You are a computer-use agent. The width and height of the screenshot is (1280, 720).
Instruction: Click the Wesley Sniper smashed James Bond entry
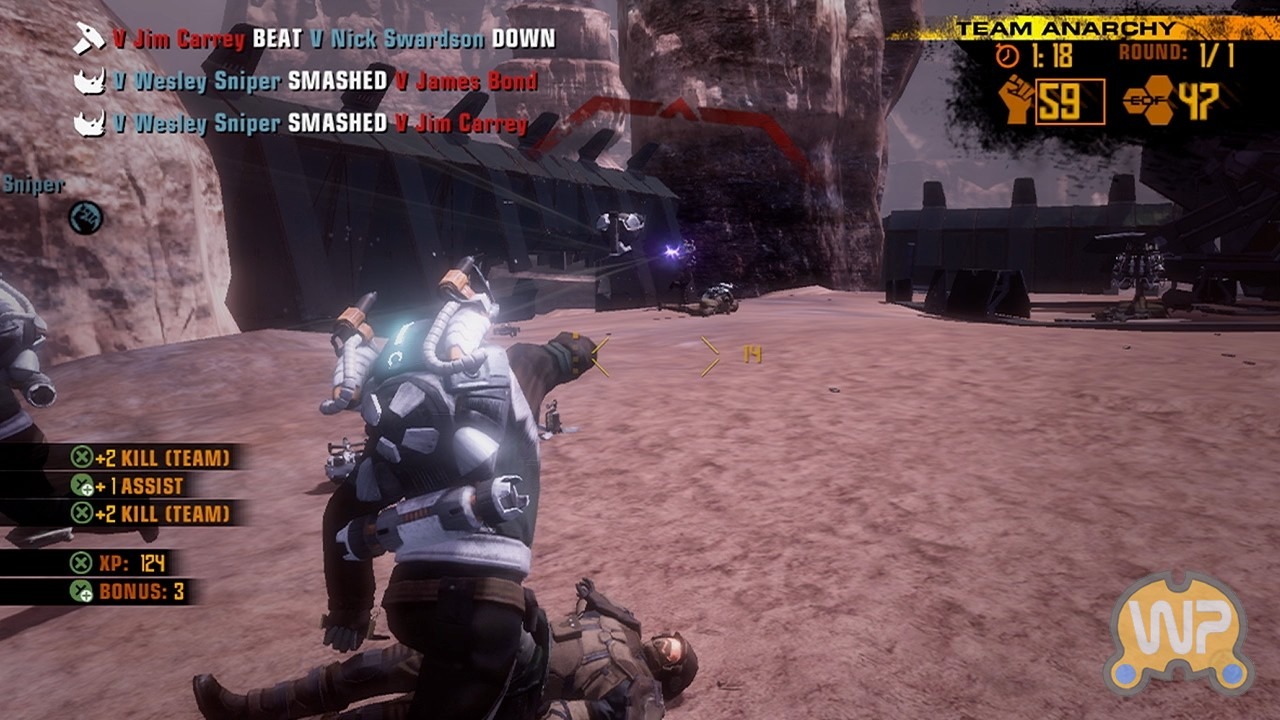[x=306, y=81]
